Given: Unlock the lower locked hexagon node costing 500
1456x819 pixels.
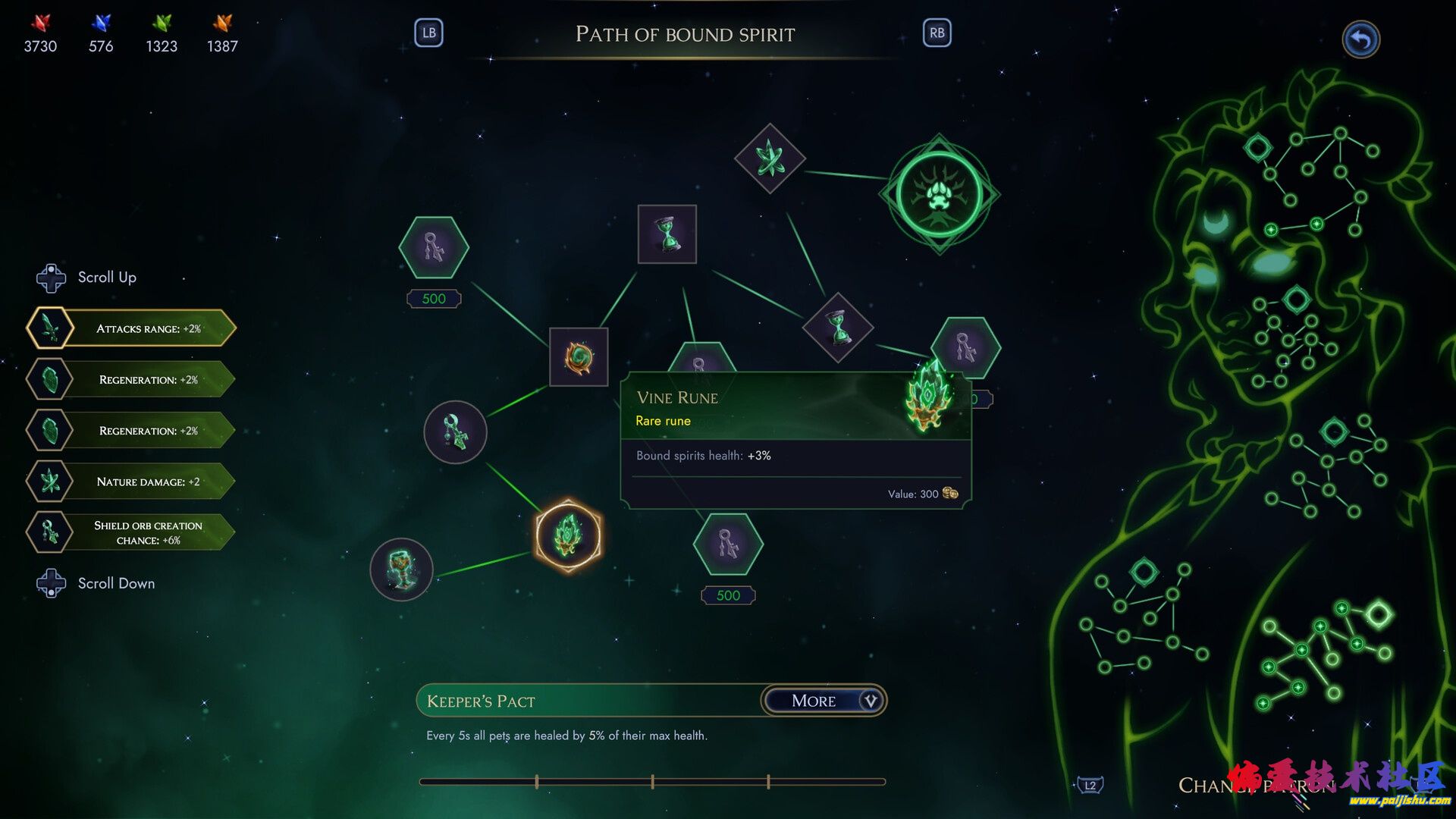Looking at the screenshot, I should (x=728, y=544).
